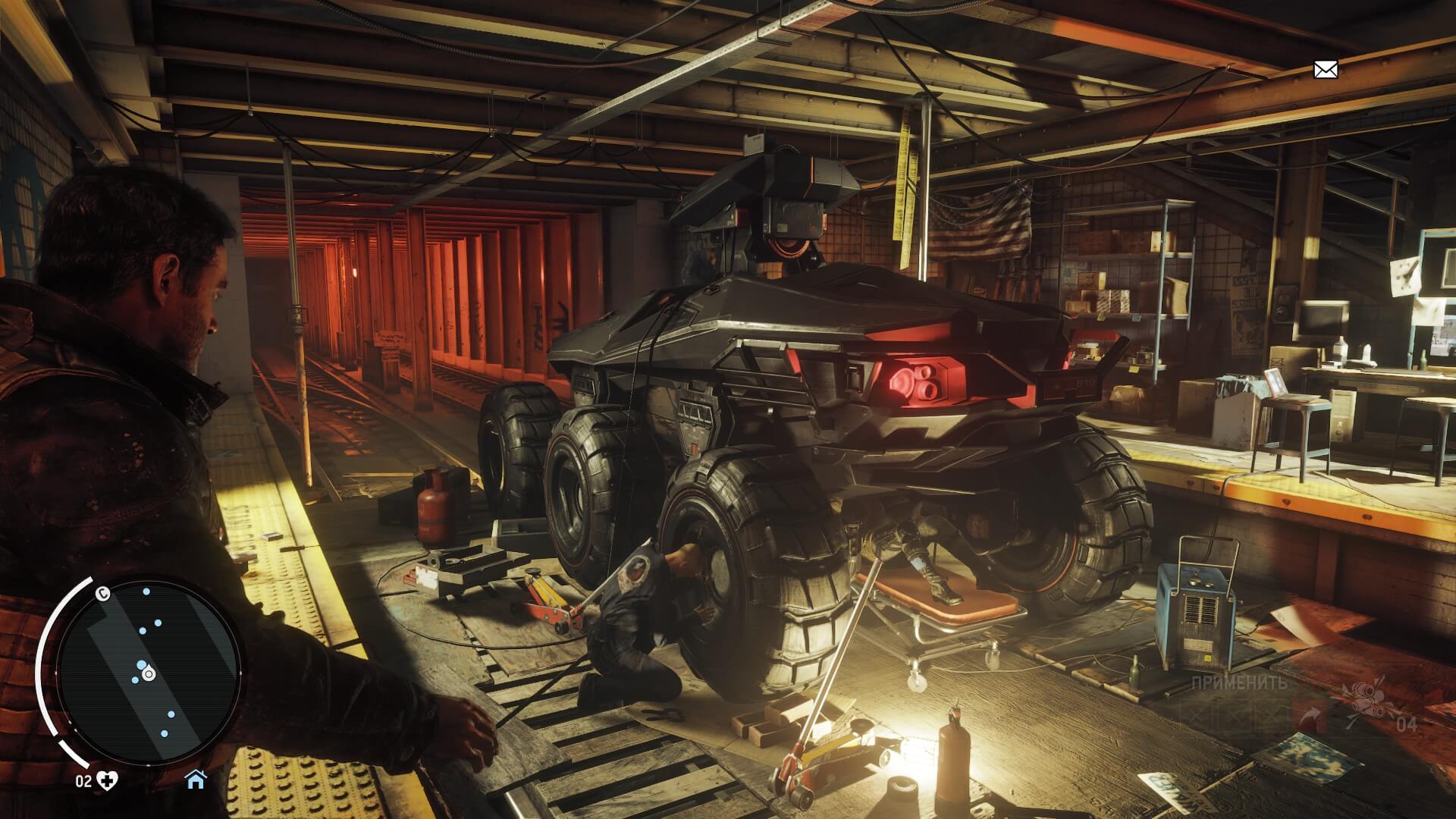Screen dimensions: 1456x819
Task: Select the blue house safehouse icon
Action: click(196, 779)
